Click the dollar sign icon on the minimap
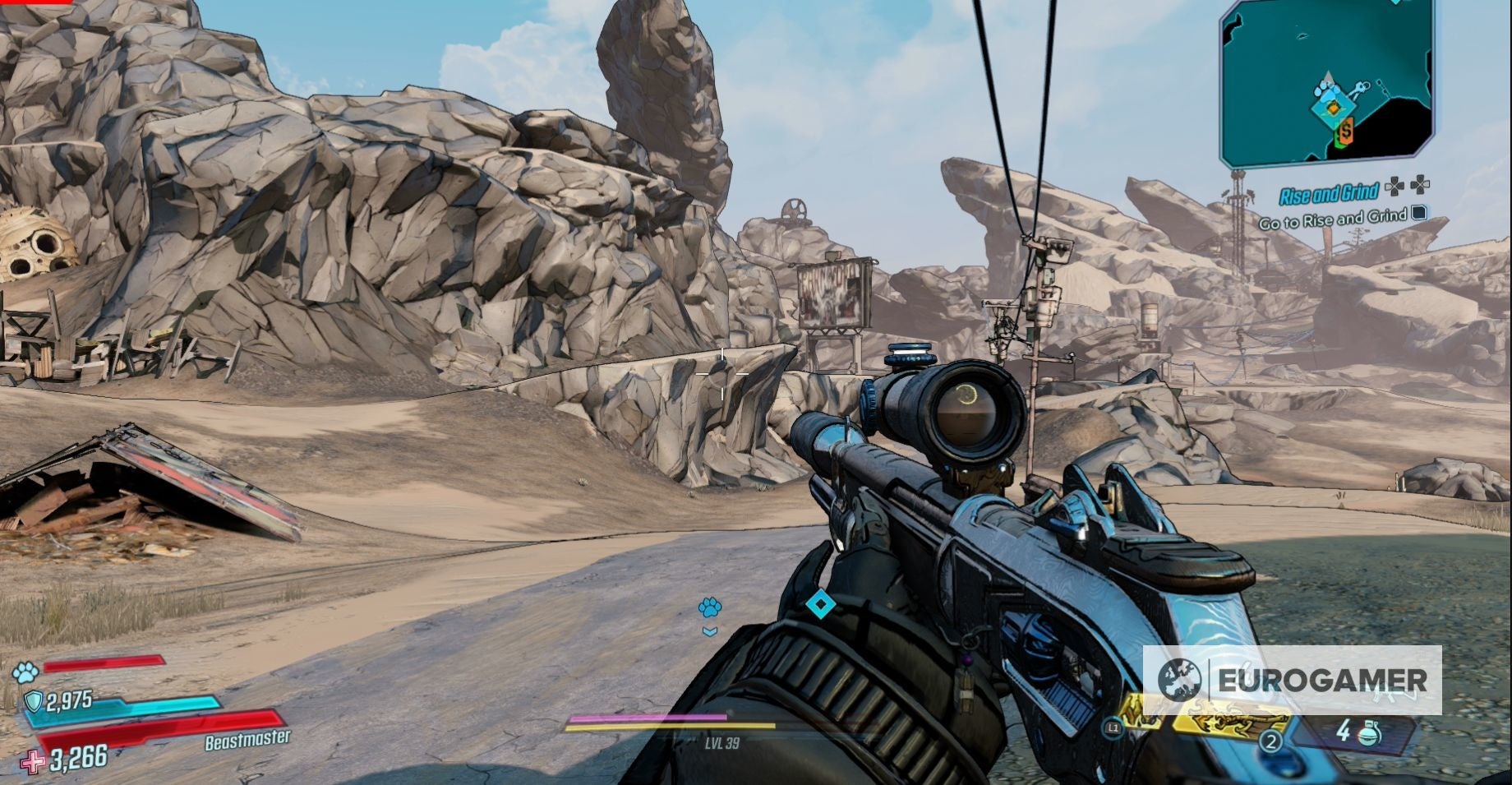Image resolution: width=1512 pixels, height=785 pixels. coord(1345,130)
